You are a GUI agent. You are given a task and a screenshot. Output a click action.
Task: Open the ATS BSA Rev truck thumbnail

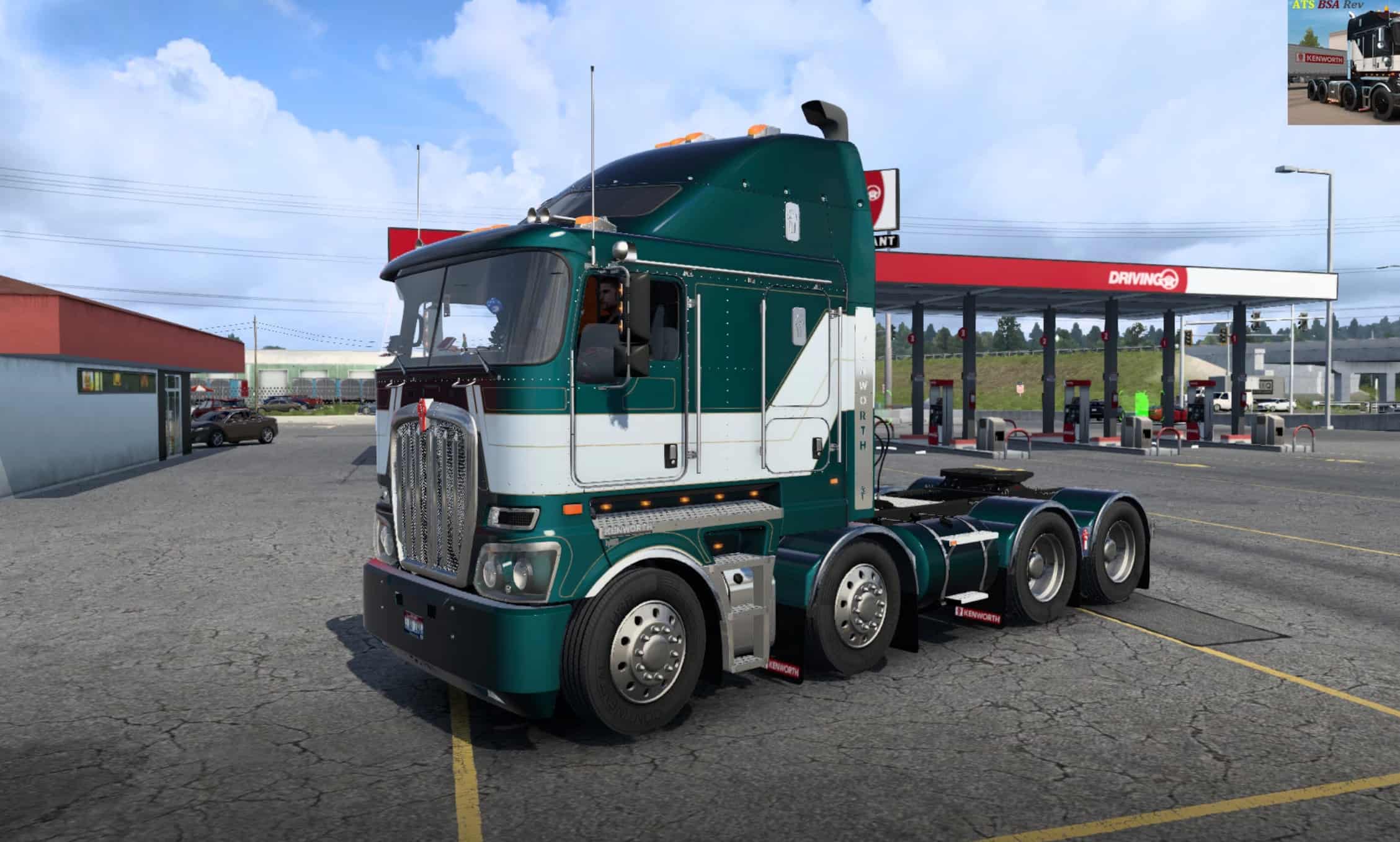(1343, 63)
